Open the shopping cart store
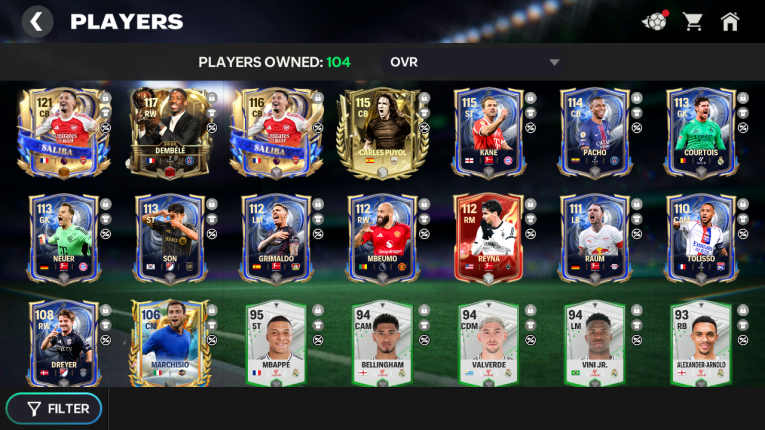The width and height of the screenshot is (765, 430). pyautogui.click(x=692, y=21)
